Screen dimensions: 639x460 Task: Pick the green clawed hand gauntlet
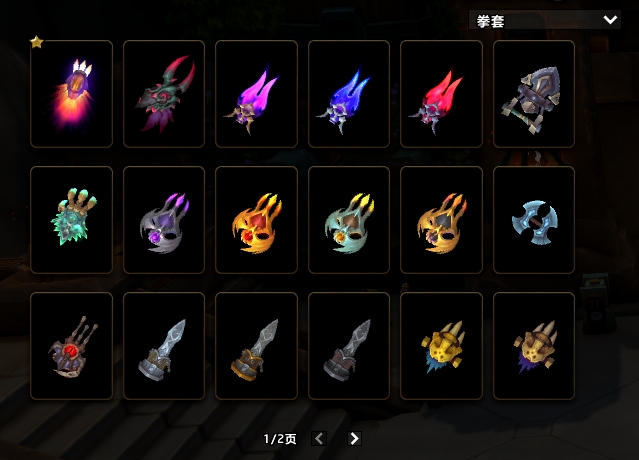click(x=71, y=220)
